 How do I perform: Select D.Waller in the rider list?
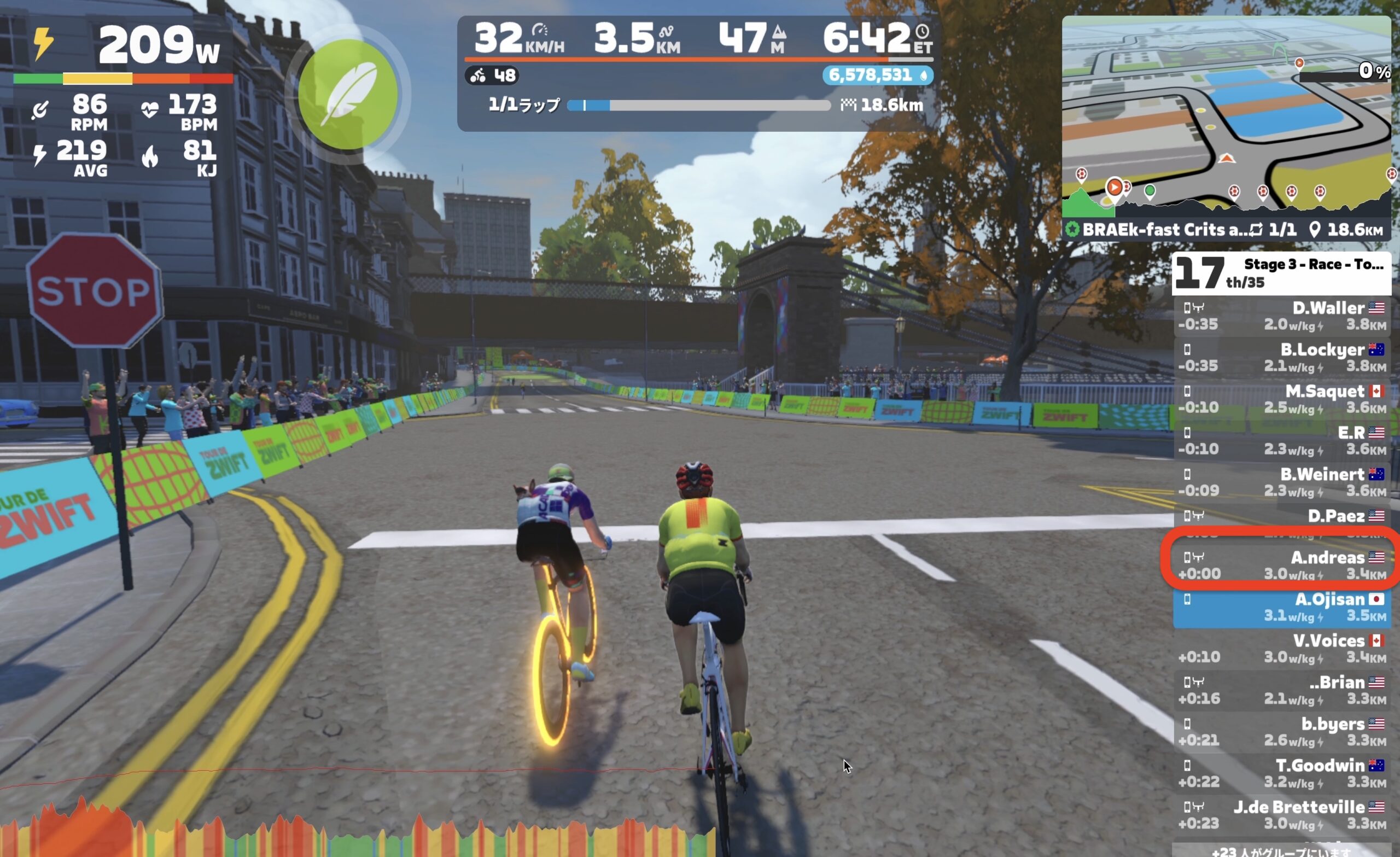(x=1282, y=316)
